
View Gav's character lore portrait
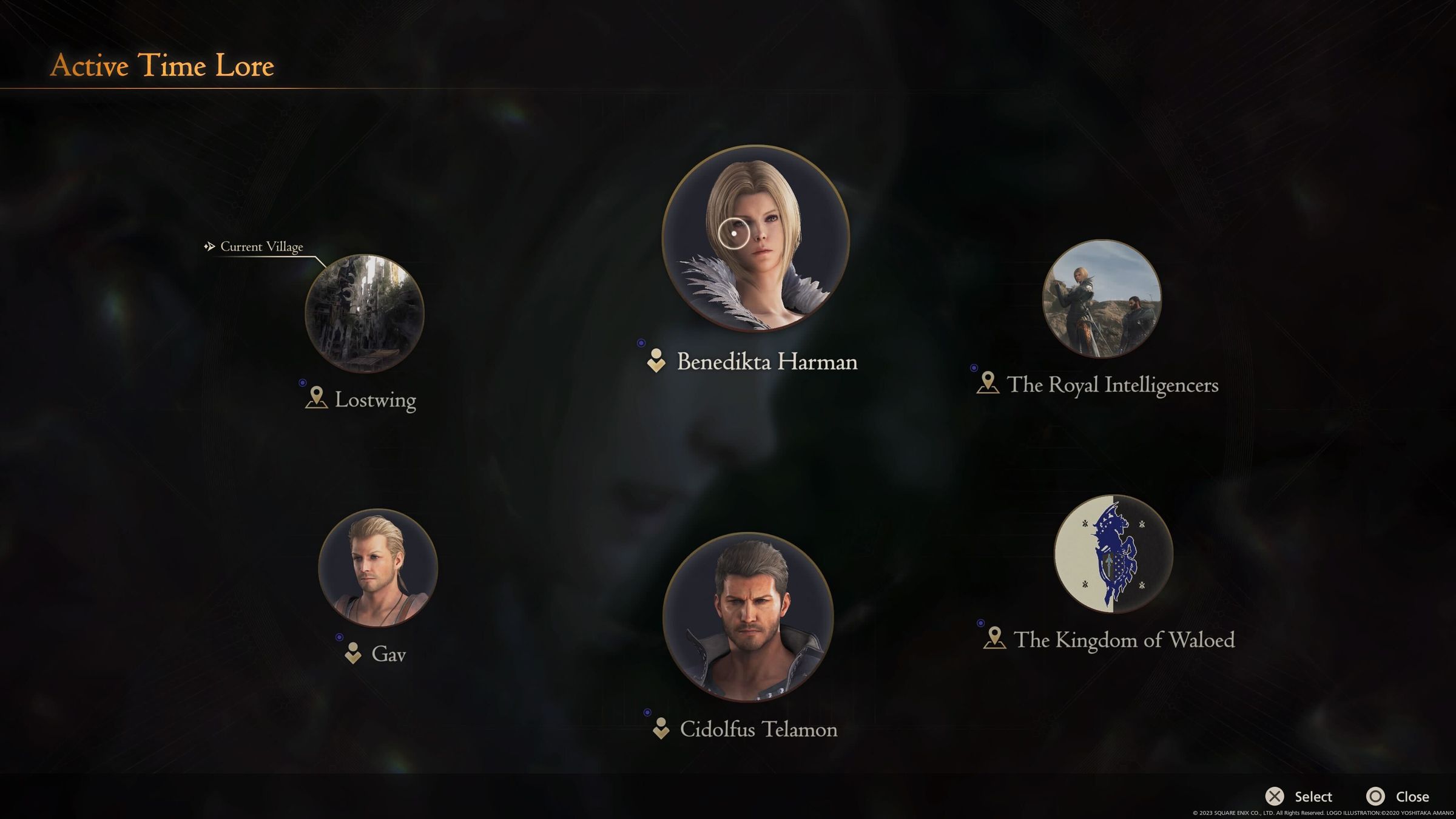pos(377,568)
